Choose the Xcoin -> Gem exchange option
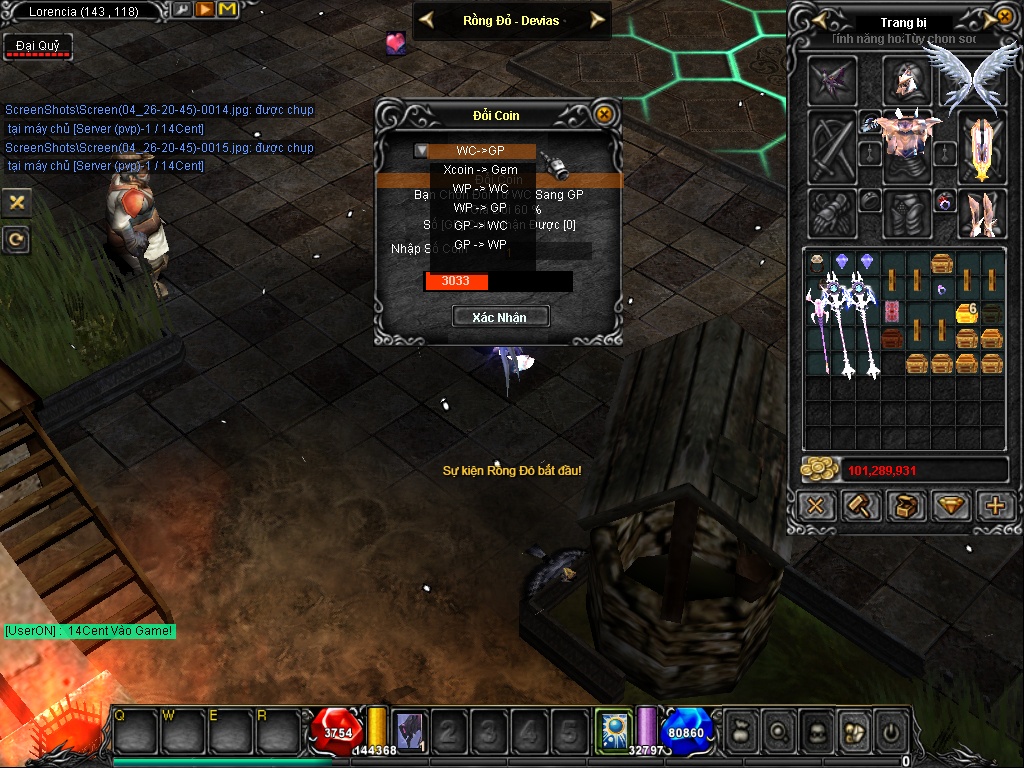Viewport: 1024px width, 768px height. point(480,170)
